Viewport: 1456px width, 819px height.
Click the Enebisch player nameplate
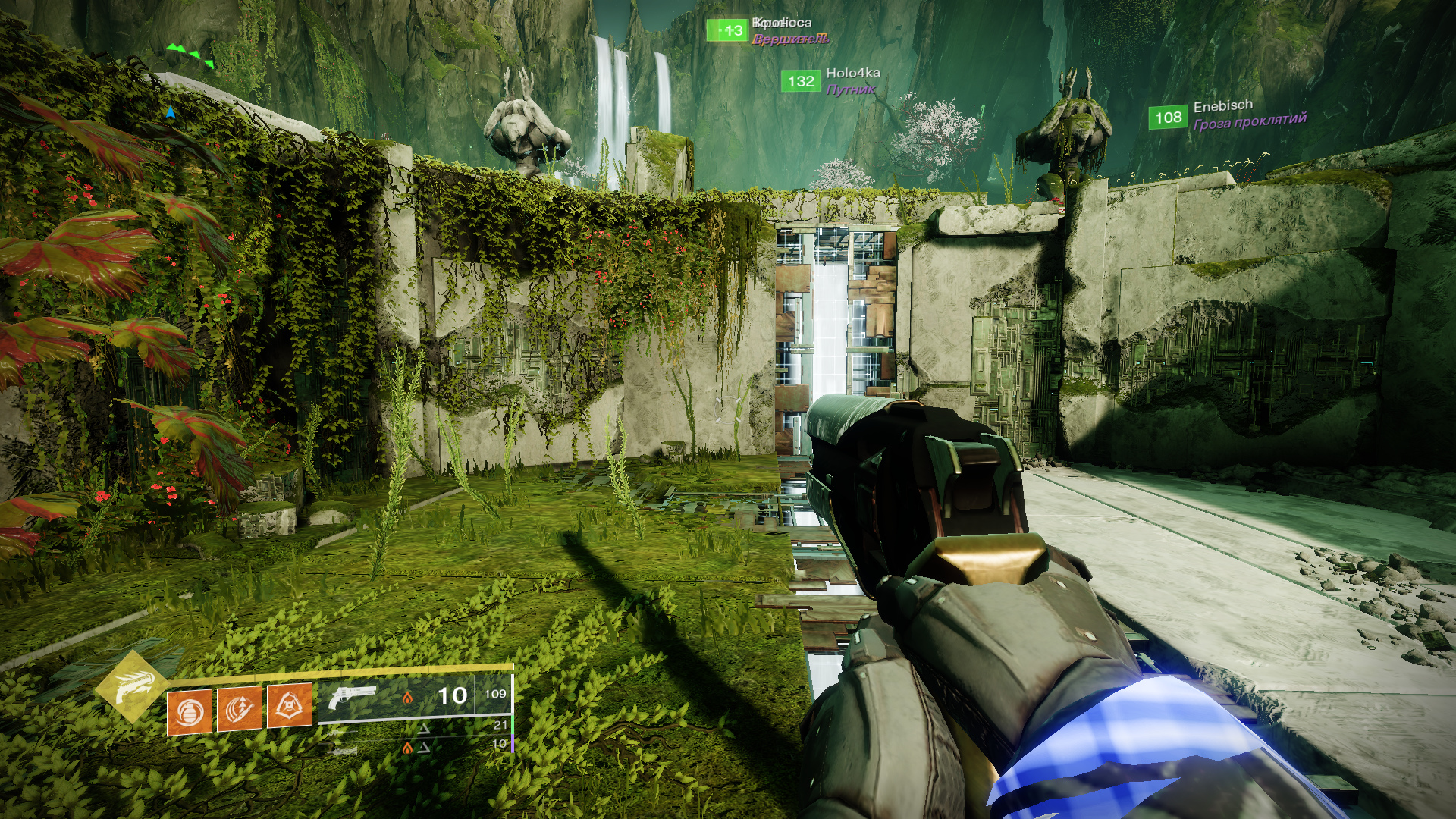pyautogui.click(x=1222, y=107)
